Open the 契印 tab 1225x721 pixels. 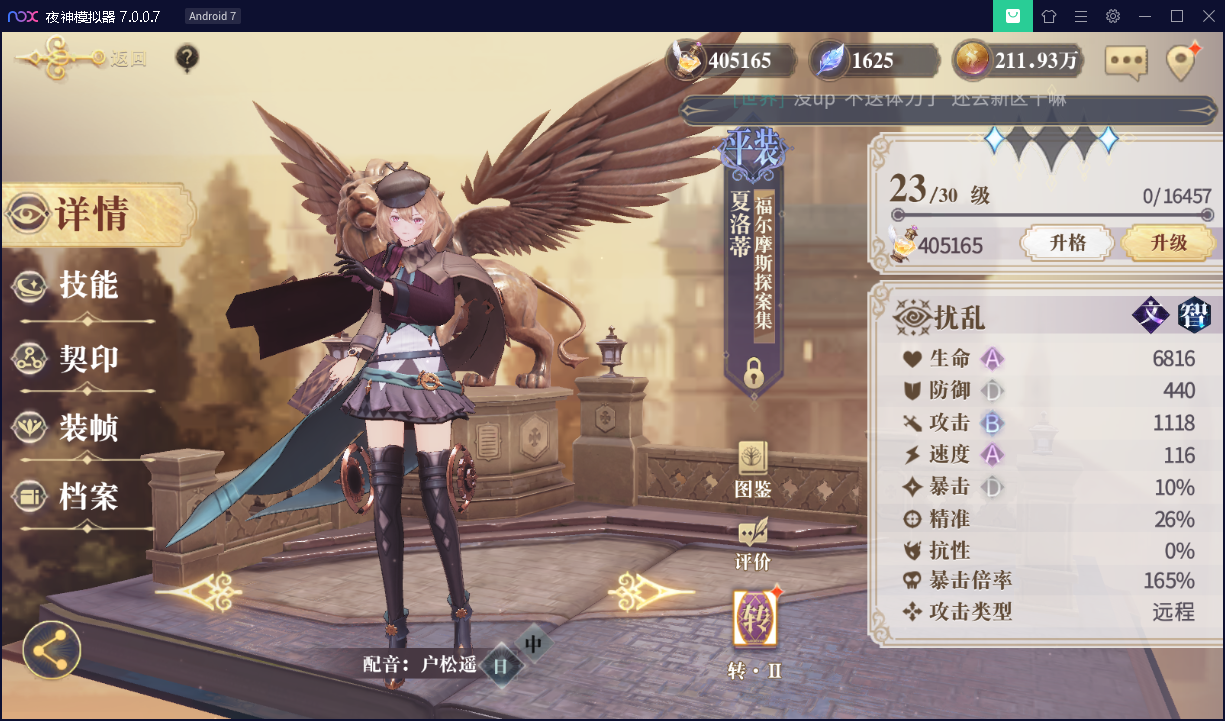click(87, 358)
